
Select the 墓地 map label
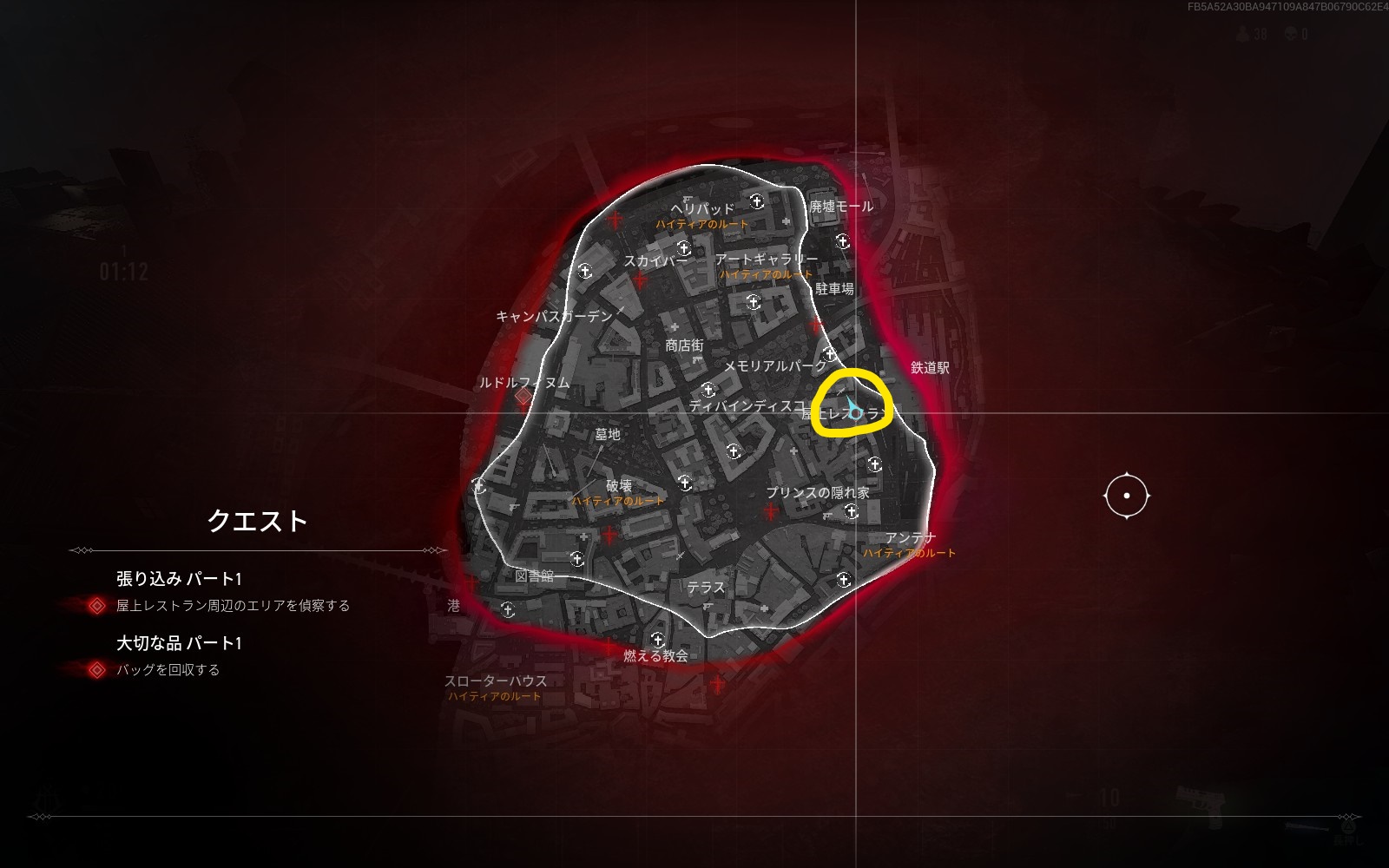coord(608,434)
